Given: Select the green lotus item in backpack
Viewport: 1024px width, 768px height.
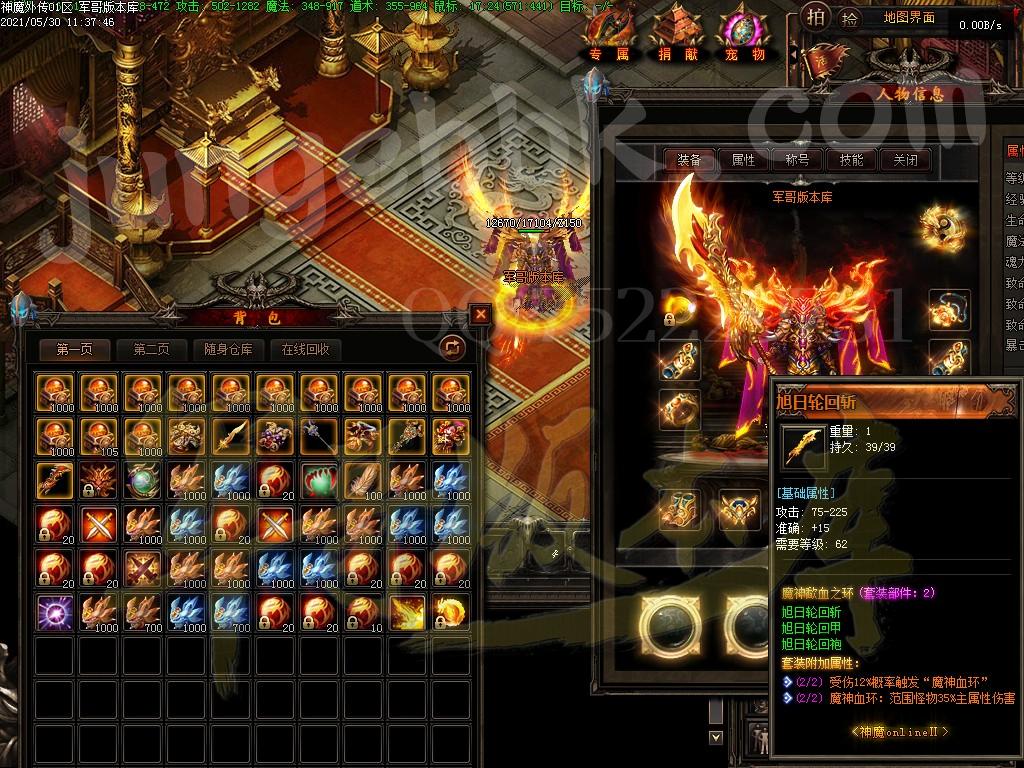Looking at the screenshot, I should pos(318,480).
